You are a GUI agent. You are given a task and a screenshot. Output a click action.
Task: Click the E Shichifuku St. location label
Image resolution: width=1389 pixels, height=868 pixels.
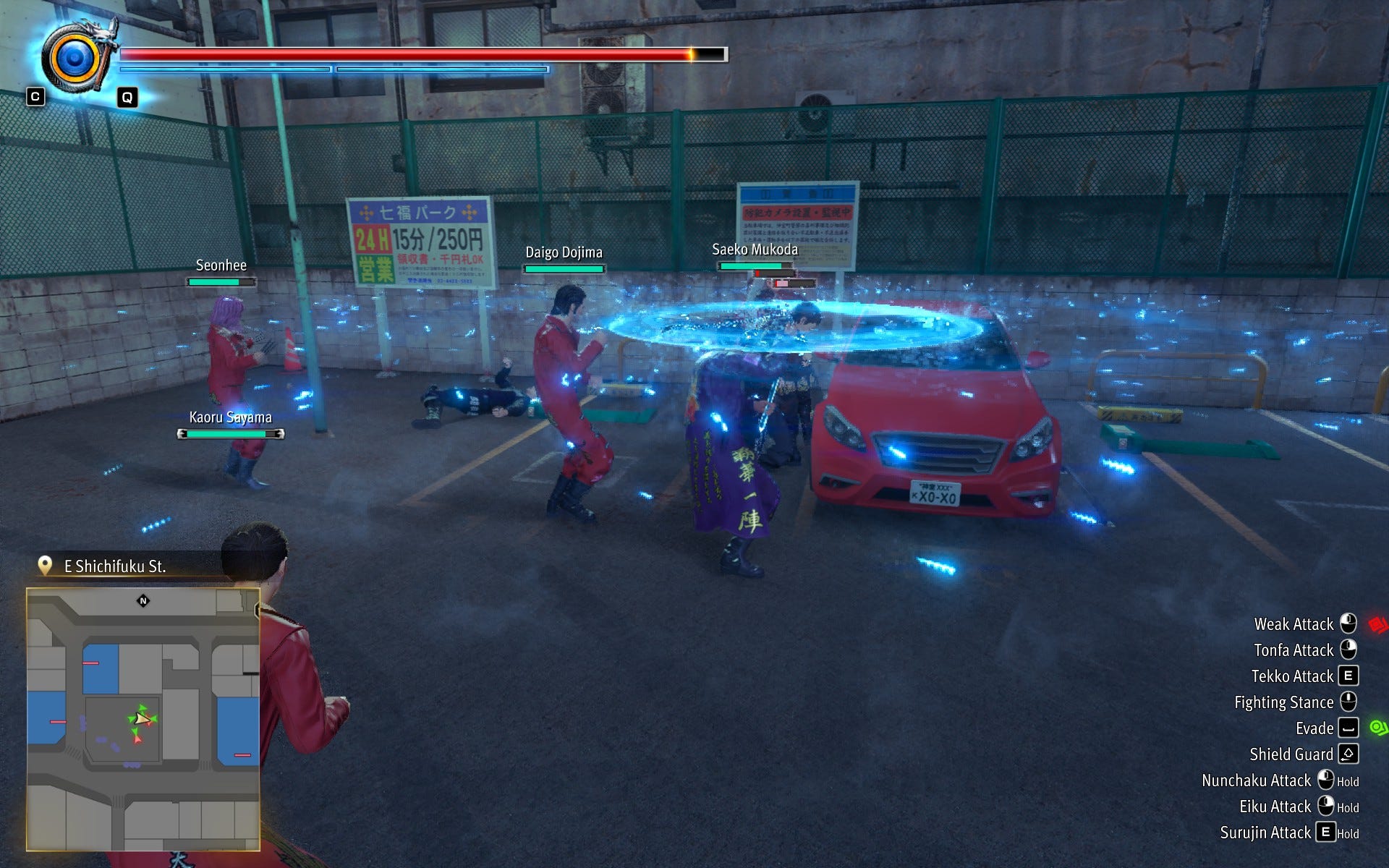(x=115, y=566)
